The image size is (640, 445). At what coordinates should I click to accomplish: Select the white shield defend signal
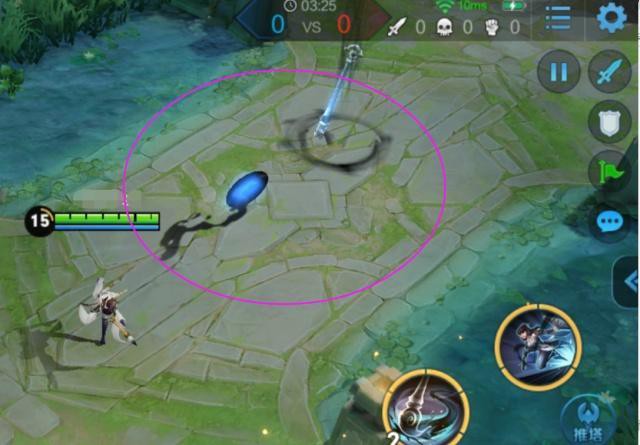click(608, 121)
